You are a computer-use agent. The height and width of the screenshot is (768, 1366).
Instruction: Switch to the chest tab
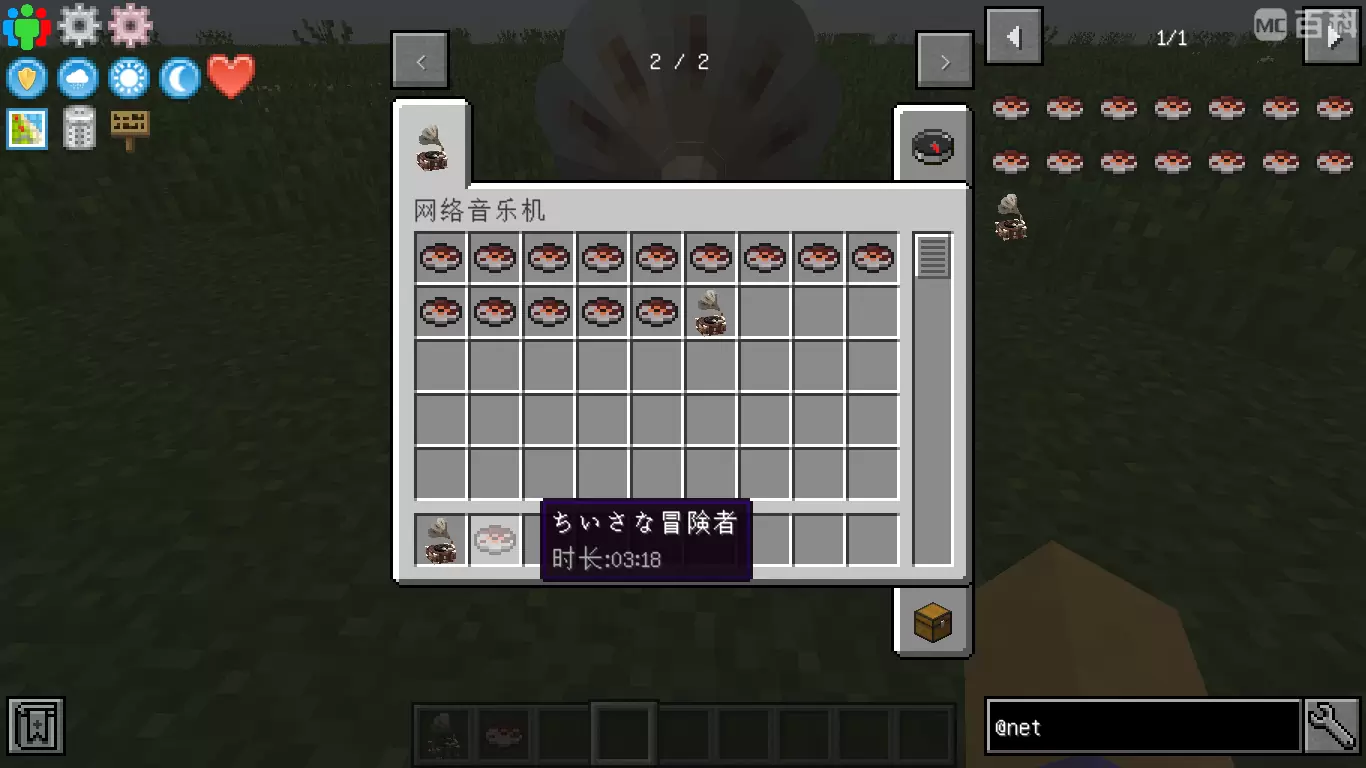[x=931, y=620]
